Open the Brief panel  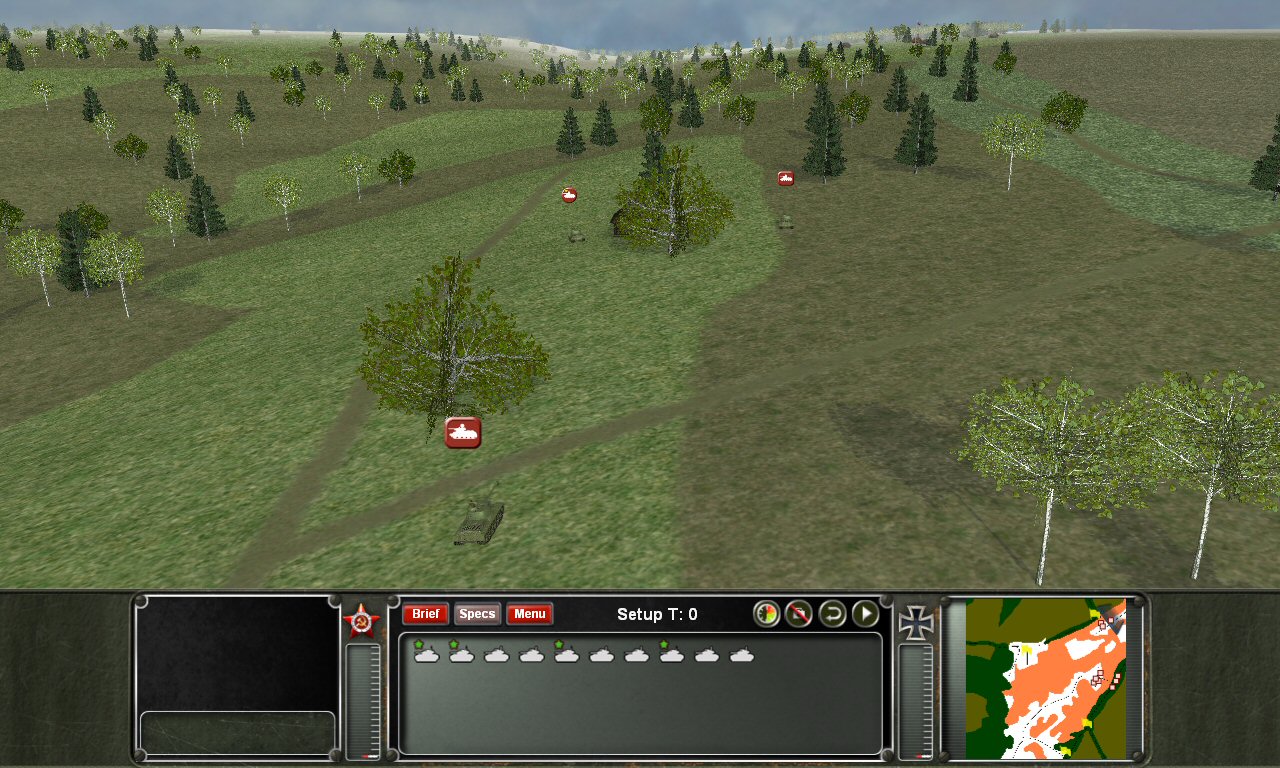[425, 614]
